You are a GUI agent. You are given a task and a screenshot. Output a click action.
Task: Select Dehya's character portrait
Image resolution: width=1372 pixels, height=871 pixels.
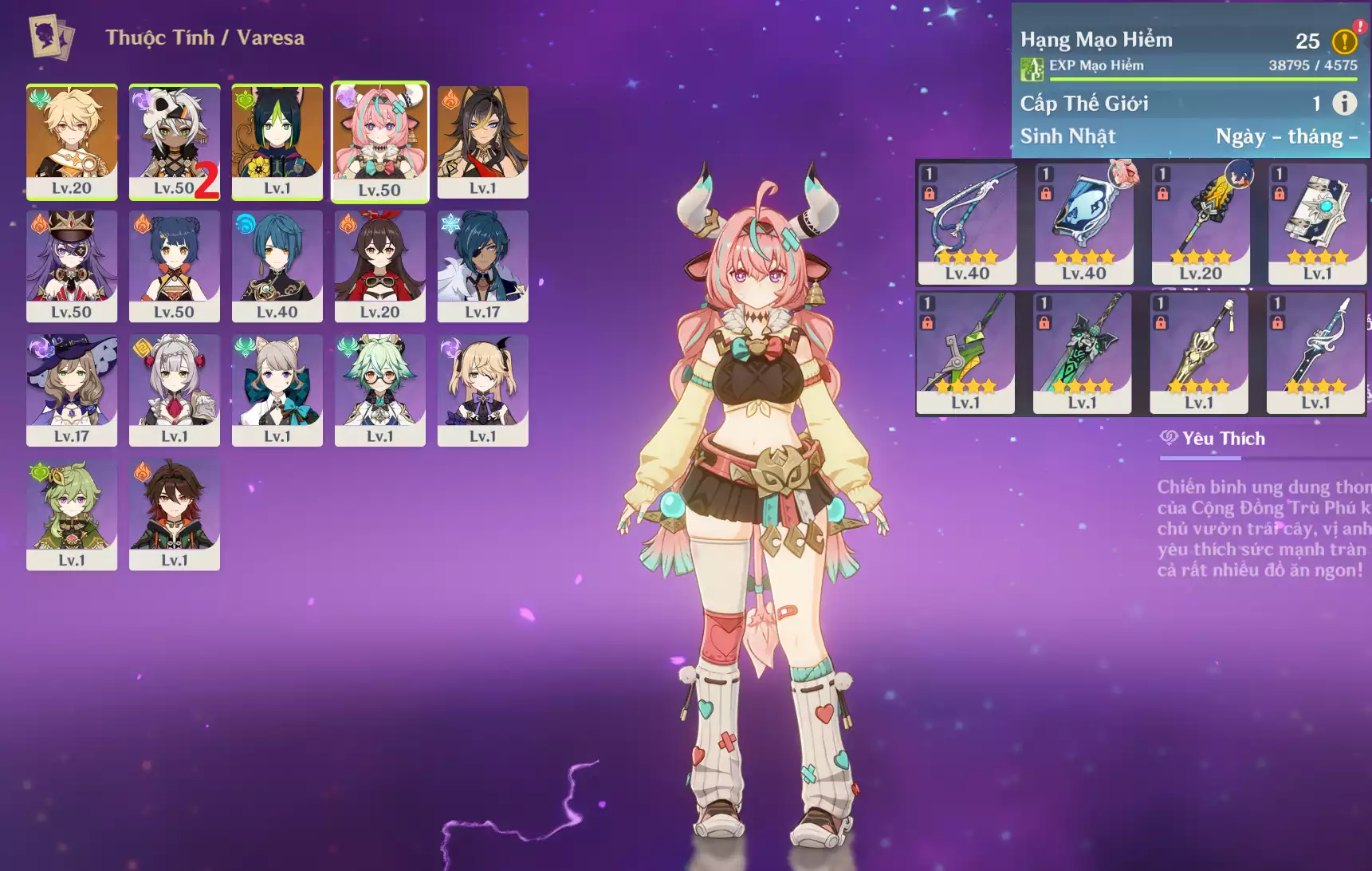(x=482, y=141)
